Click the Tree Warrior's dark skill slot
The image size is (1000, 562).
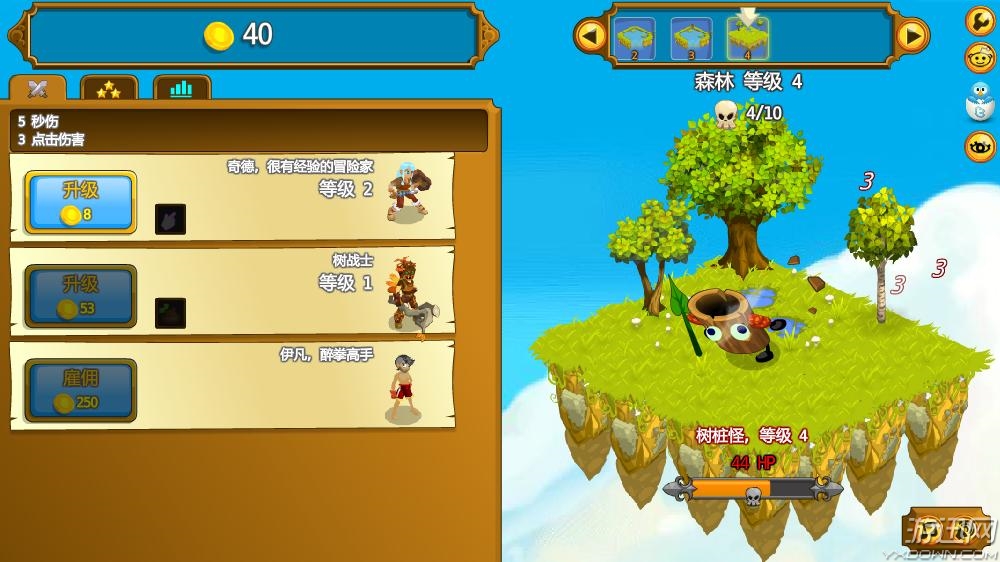[x=170, y=313]
